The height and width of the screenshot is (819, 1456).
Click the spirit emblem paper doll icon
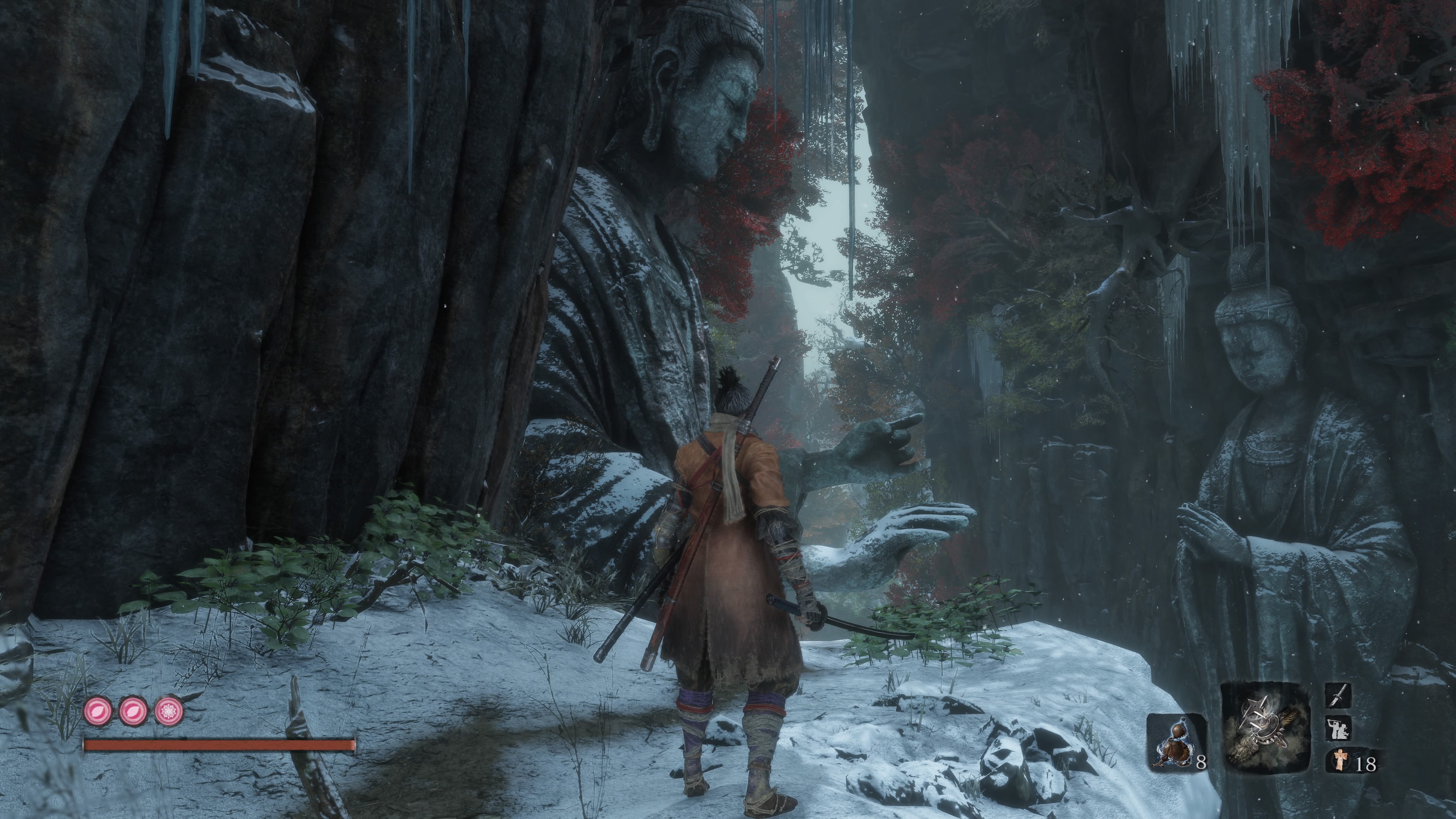click(x=1338, y=760)
